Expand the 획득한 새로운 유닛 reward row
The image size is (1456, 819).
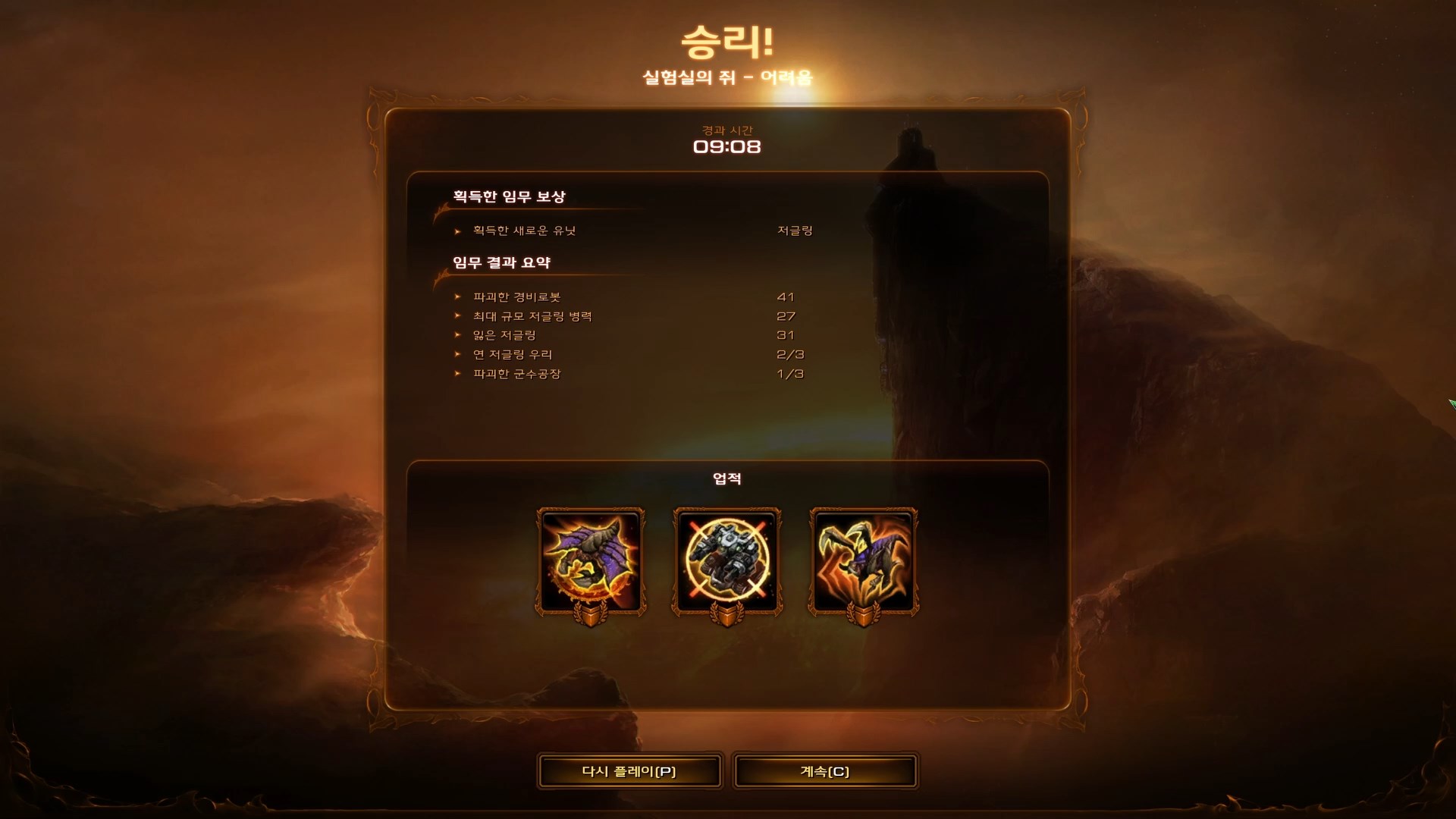(457, 231)
